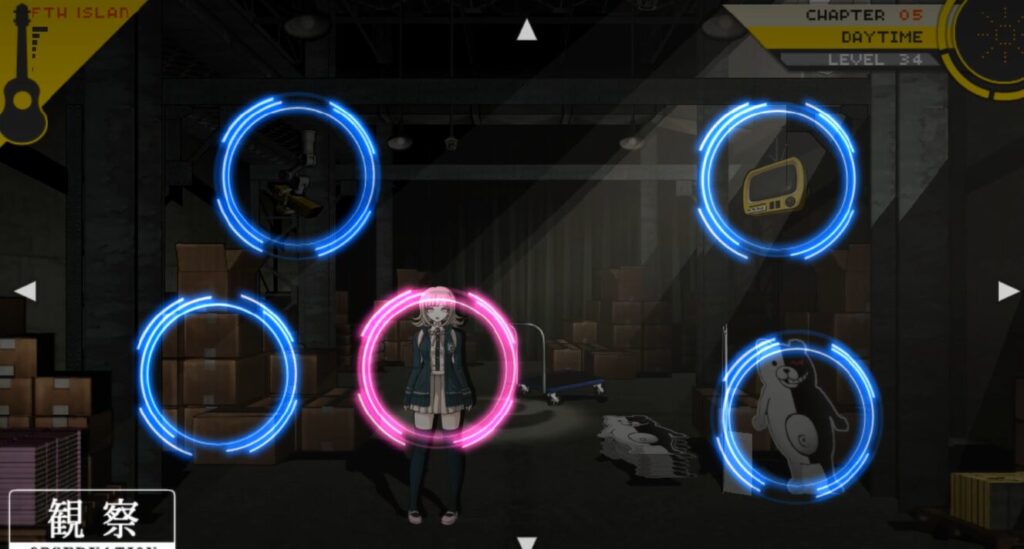Click the down arrow at screen edge
Viewport: 1024px width, 549px height.
pos(526,541)
